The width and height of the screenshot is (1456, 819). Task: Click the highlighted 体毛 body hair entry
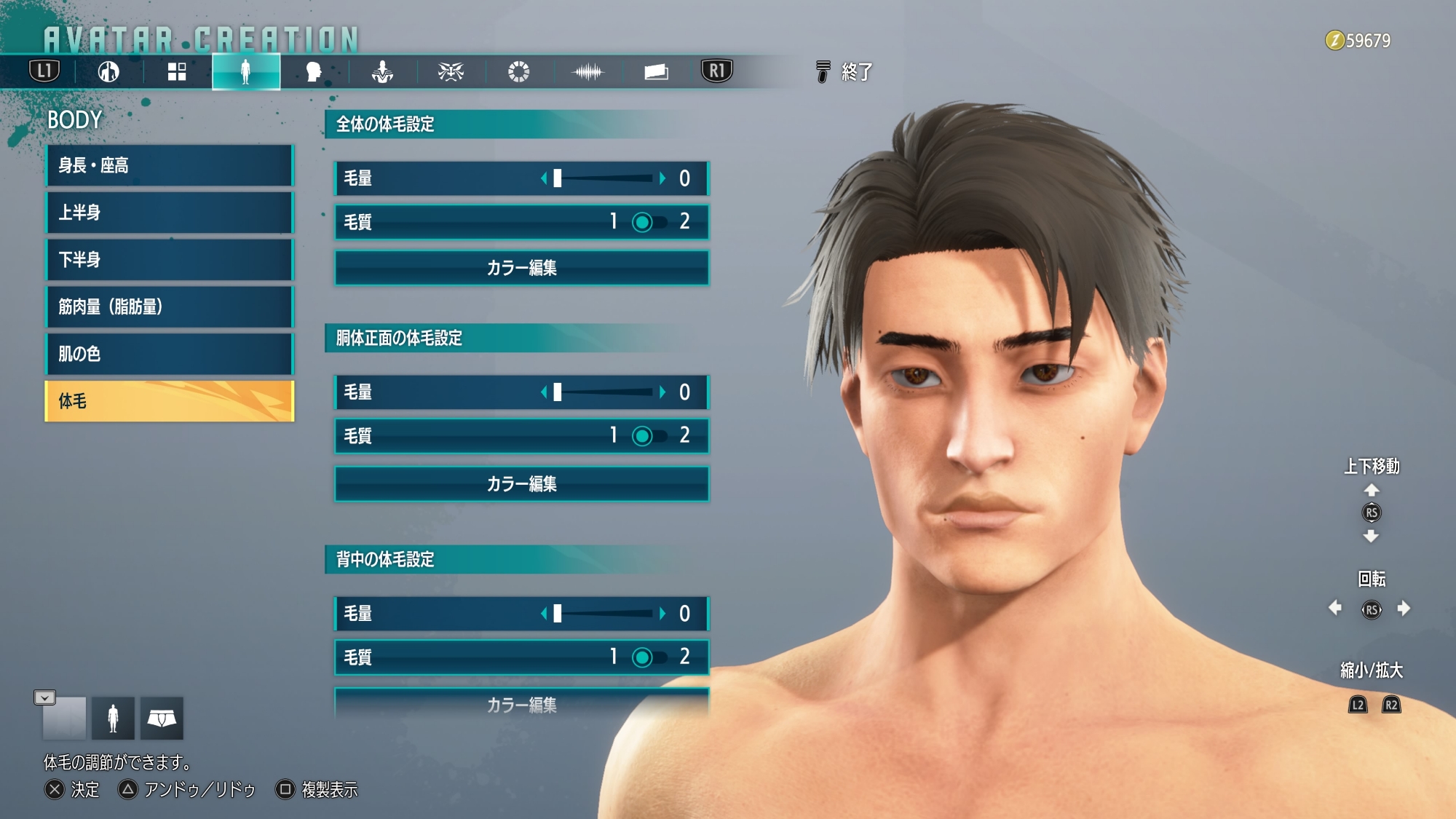pos(170,401)
